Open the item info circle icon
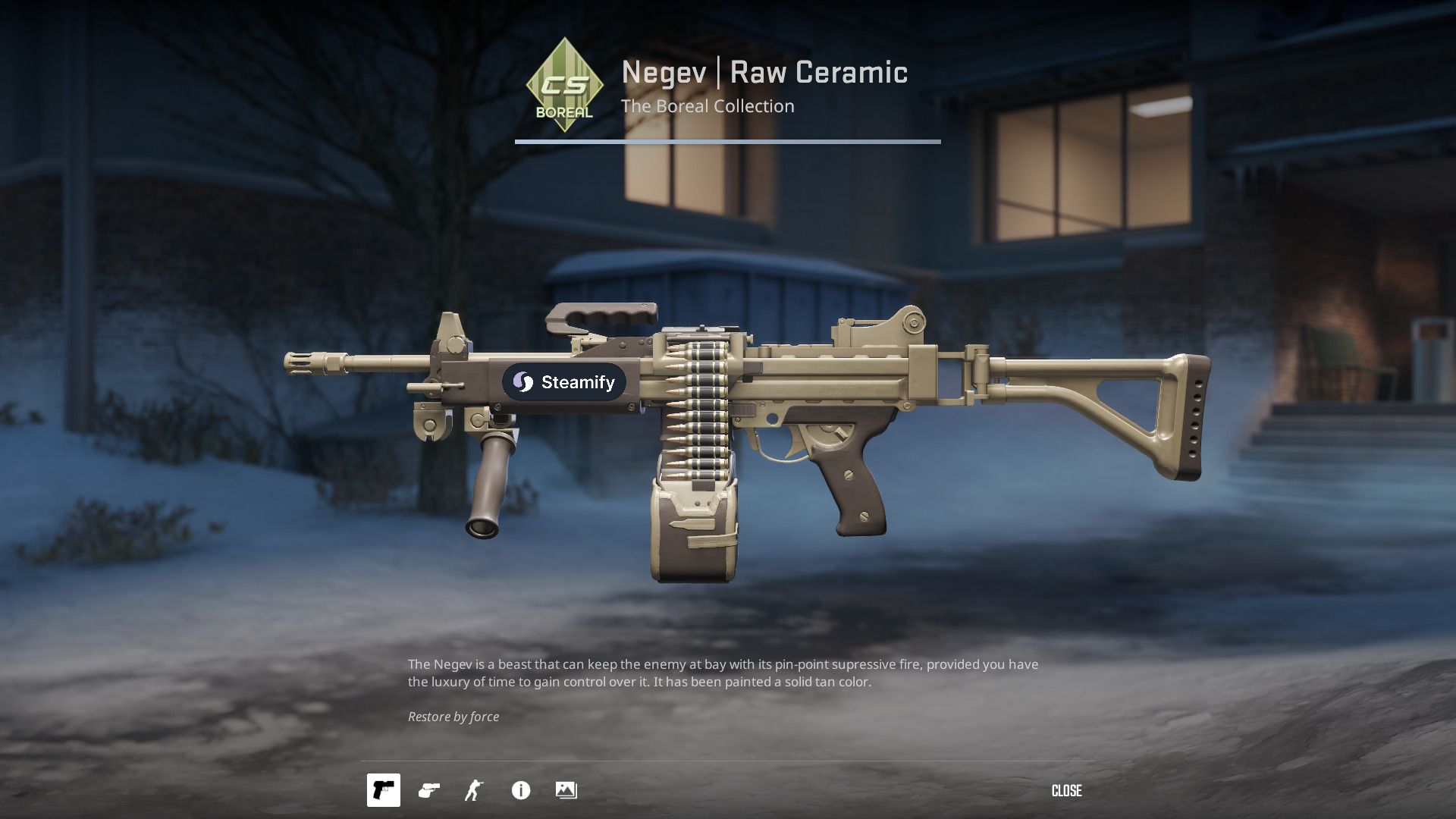The height and width of the screenshot is (819, 1456). 520,790
